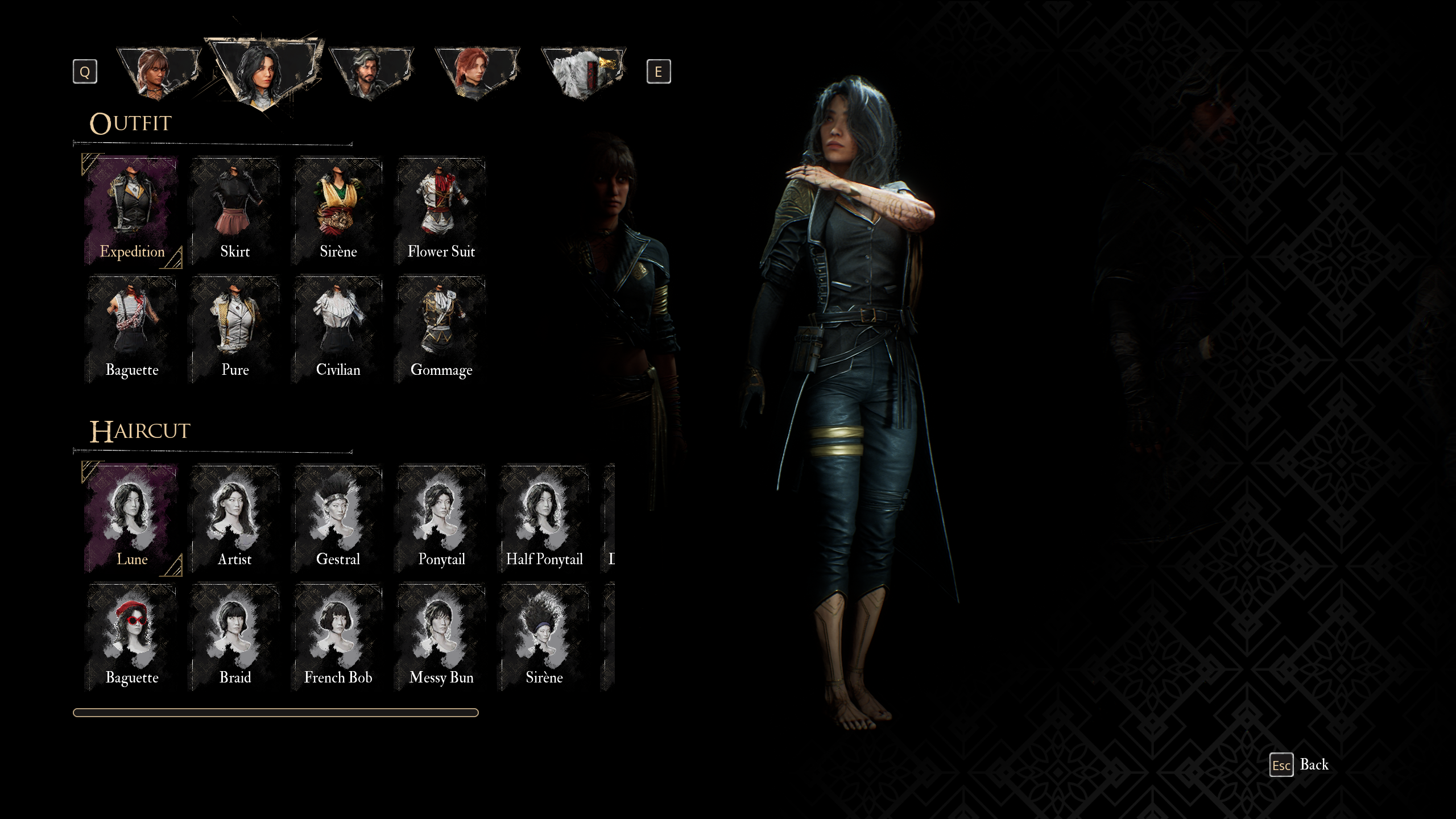Apply the French Bob haircut

tap(338, 636)
